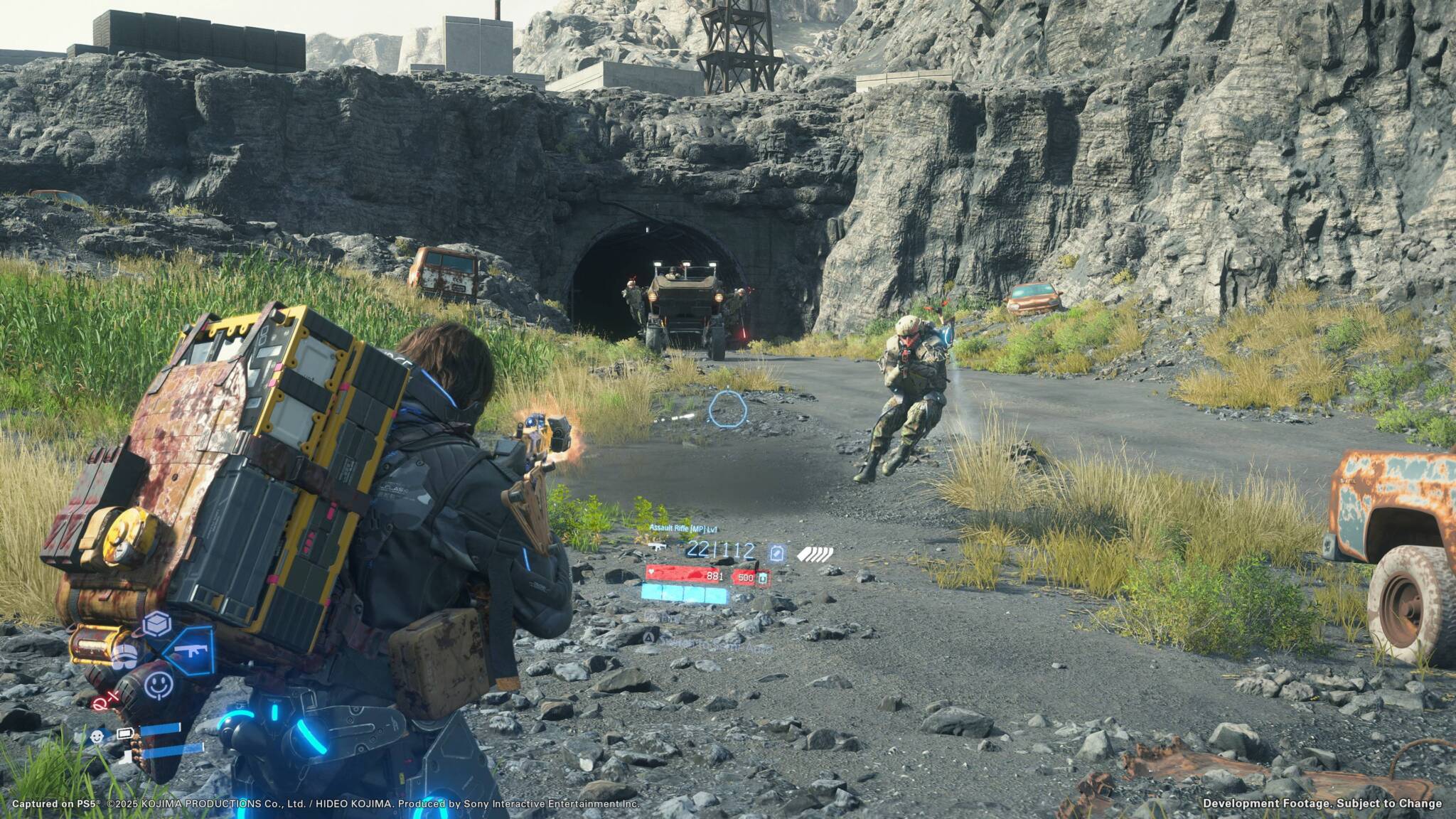Click the blue segmented stamina gauge
This screenshot has height=819, width=1456.
pyautogui.click(x=683, y=594)
